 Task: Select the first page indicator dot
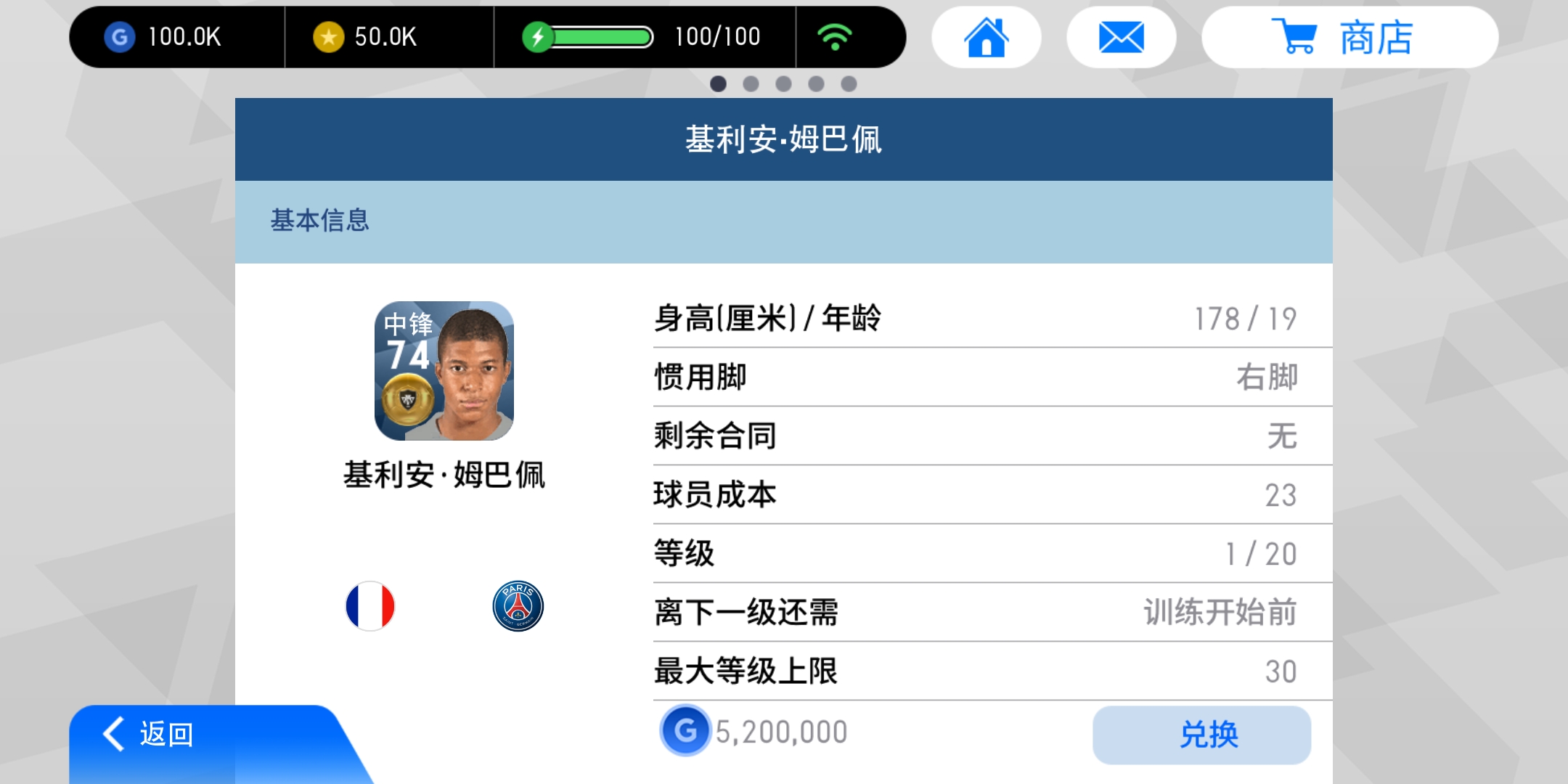(716, 83)
